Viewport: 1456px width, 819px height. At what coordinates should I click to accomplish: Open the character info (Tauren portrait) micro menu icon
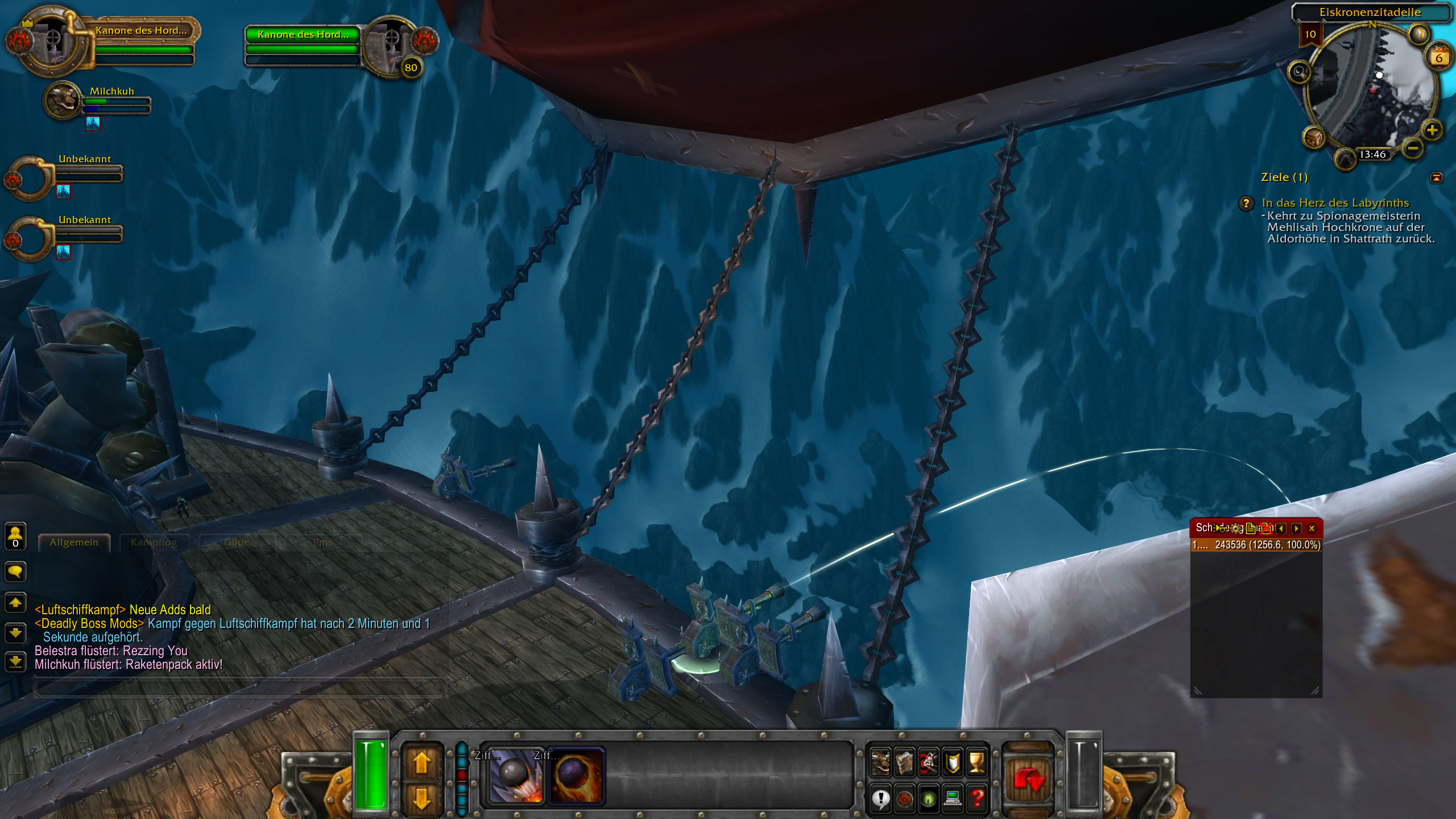880,764
